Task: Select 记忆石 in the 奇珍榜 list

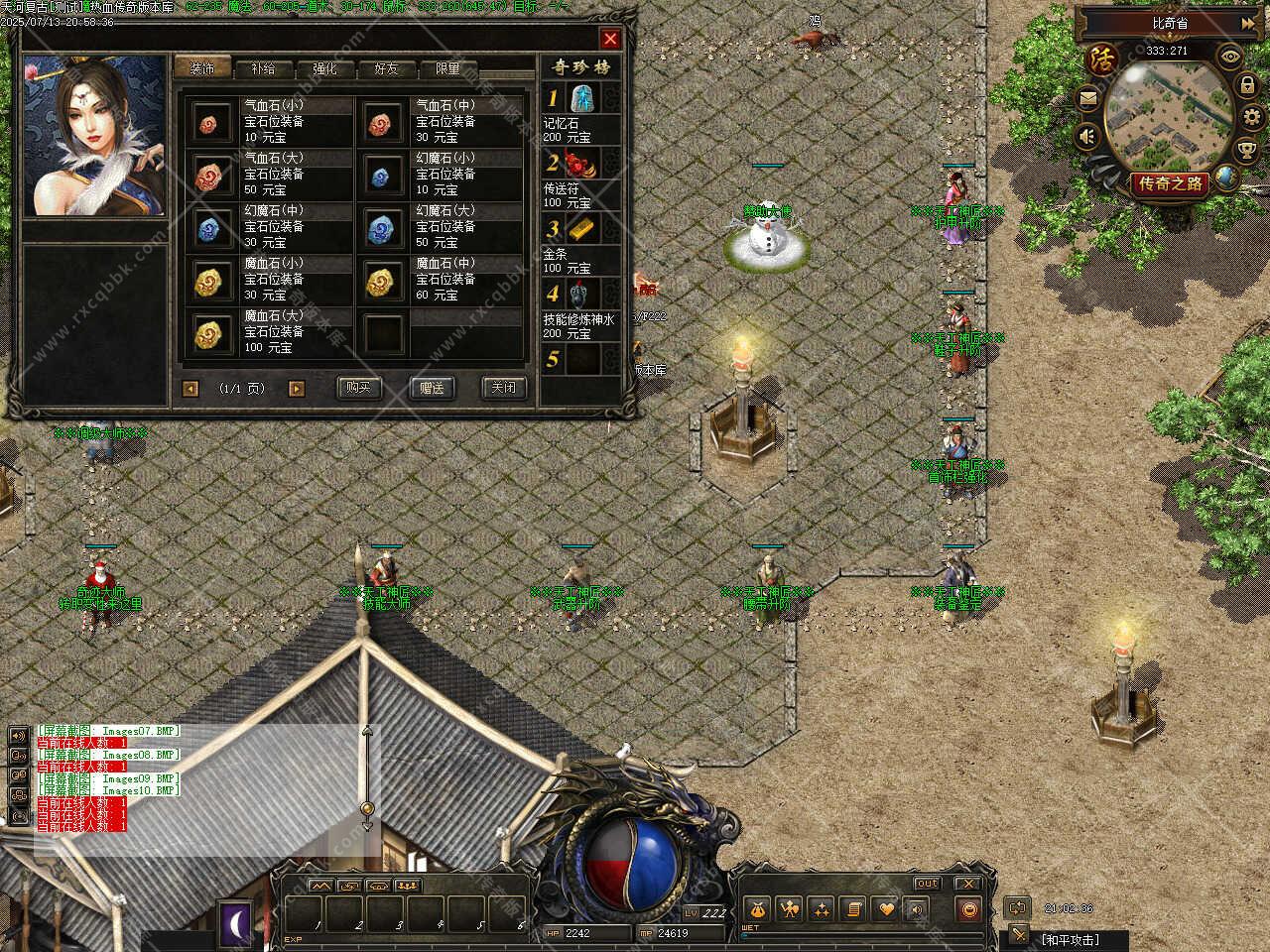Action: [581, 98]
